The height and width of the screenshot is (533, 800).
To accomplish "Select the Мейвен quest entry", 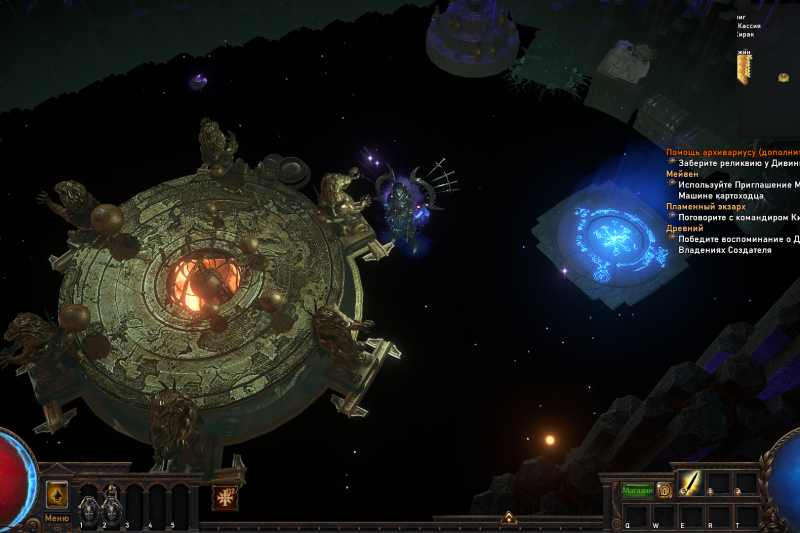I will tap(683, 174).
